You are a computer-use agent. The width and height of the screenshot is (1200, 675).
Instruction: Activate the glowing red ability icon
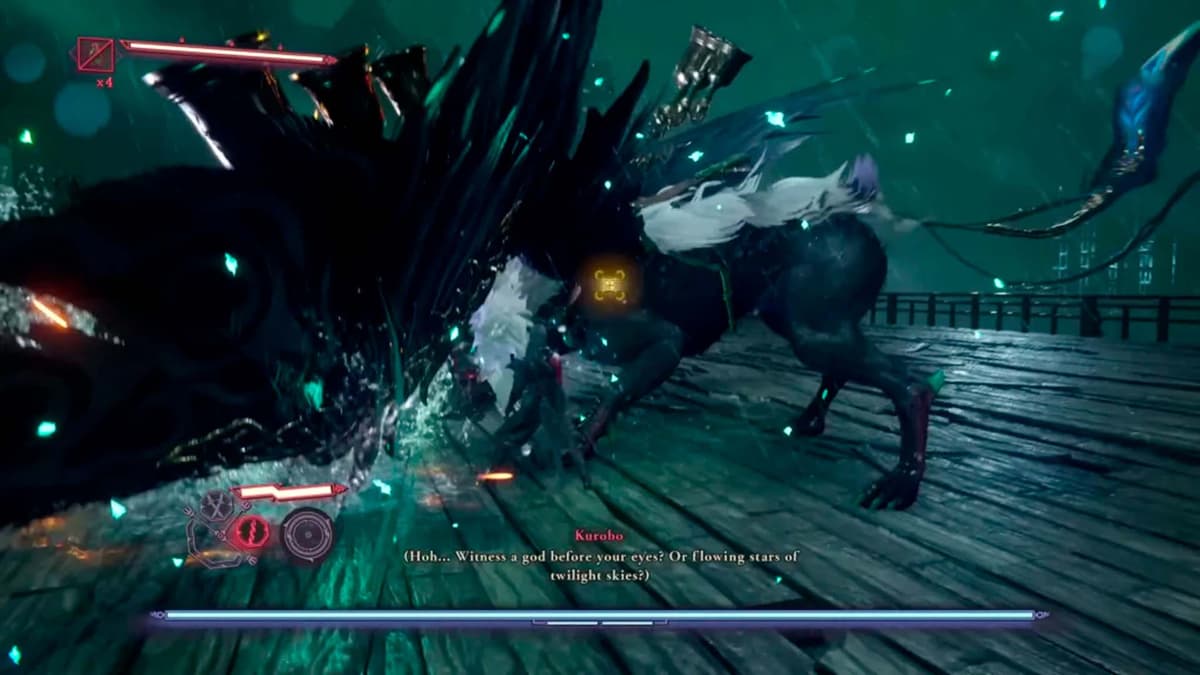click(250, 532)
